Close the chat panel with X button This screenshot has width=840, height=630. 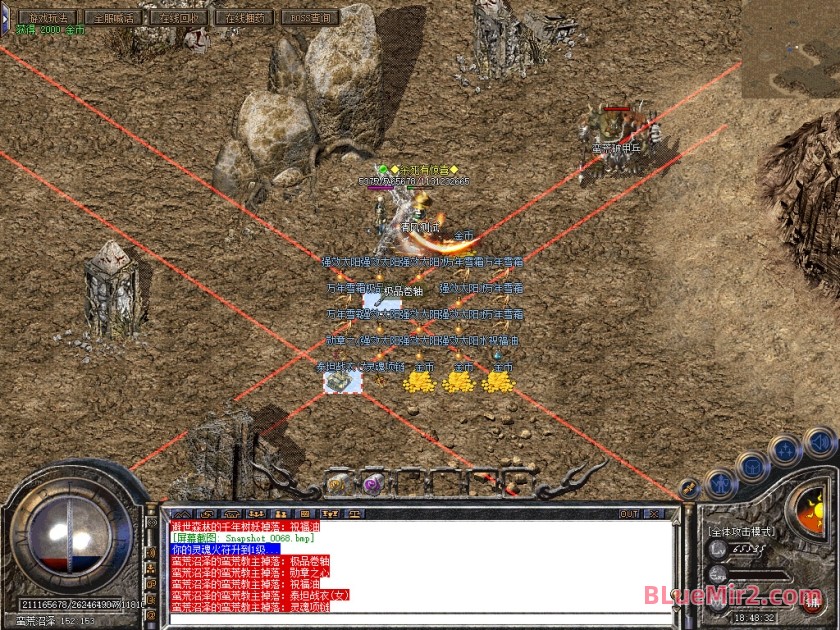[x=655, y=514]
